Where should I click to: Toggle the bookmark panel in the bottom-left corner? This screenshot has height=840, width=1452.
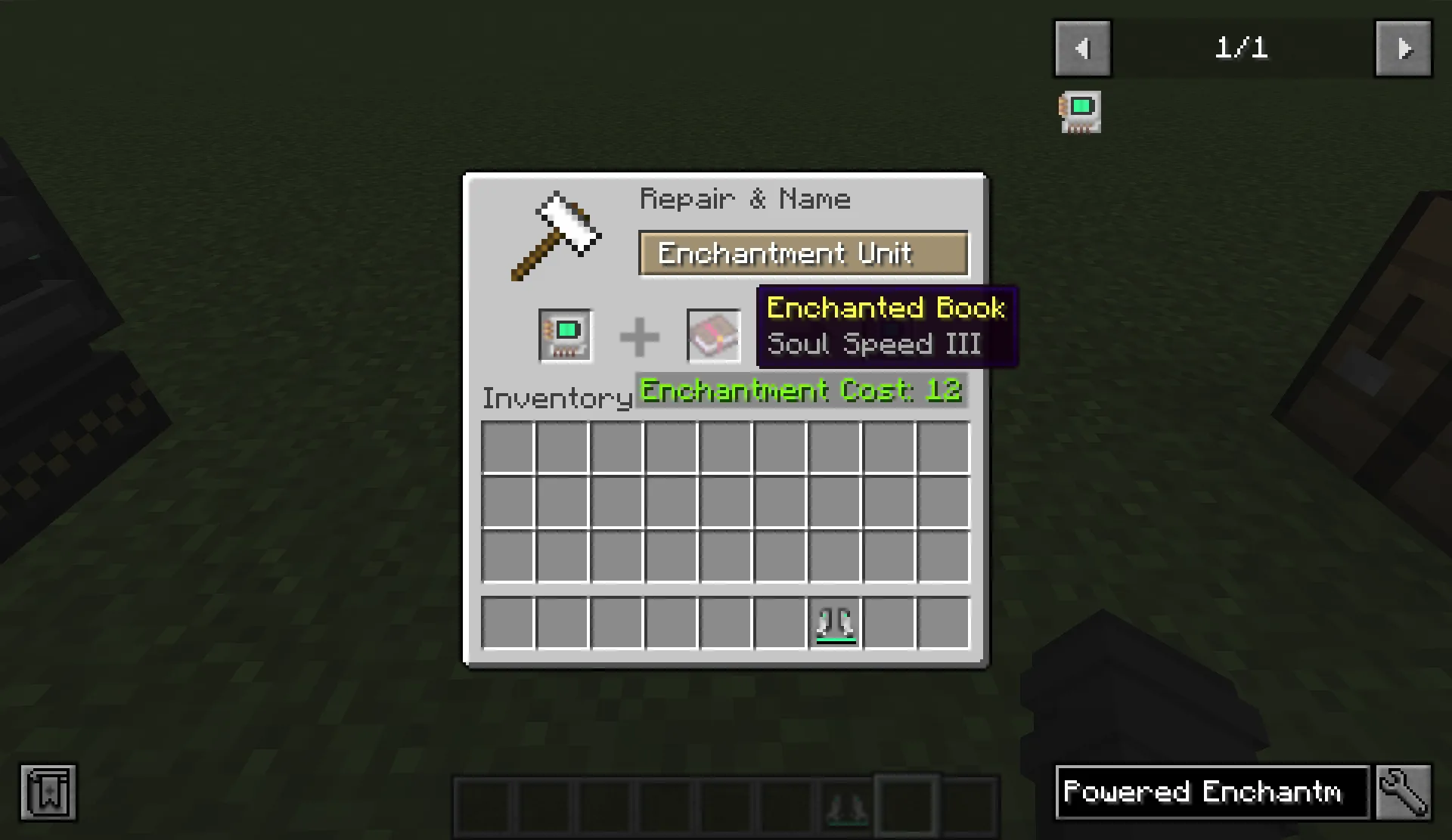(x=48, y=792)
